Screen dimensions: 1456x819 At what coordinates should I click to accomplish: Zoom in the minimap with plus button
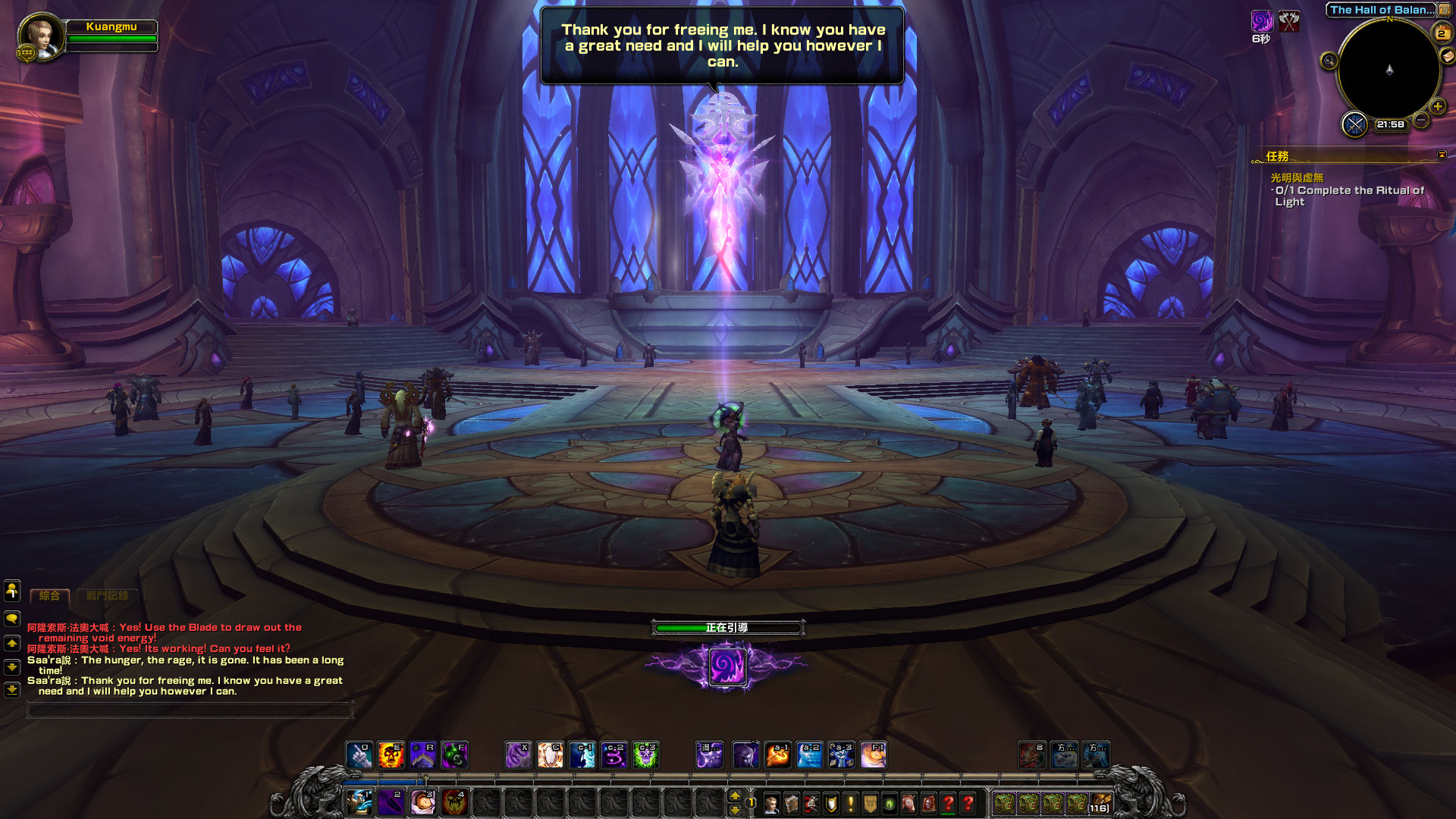point(1438,107)
